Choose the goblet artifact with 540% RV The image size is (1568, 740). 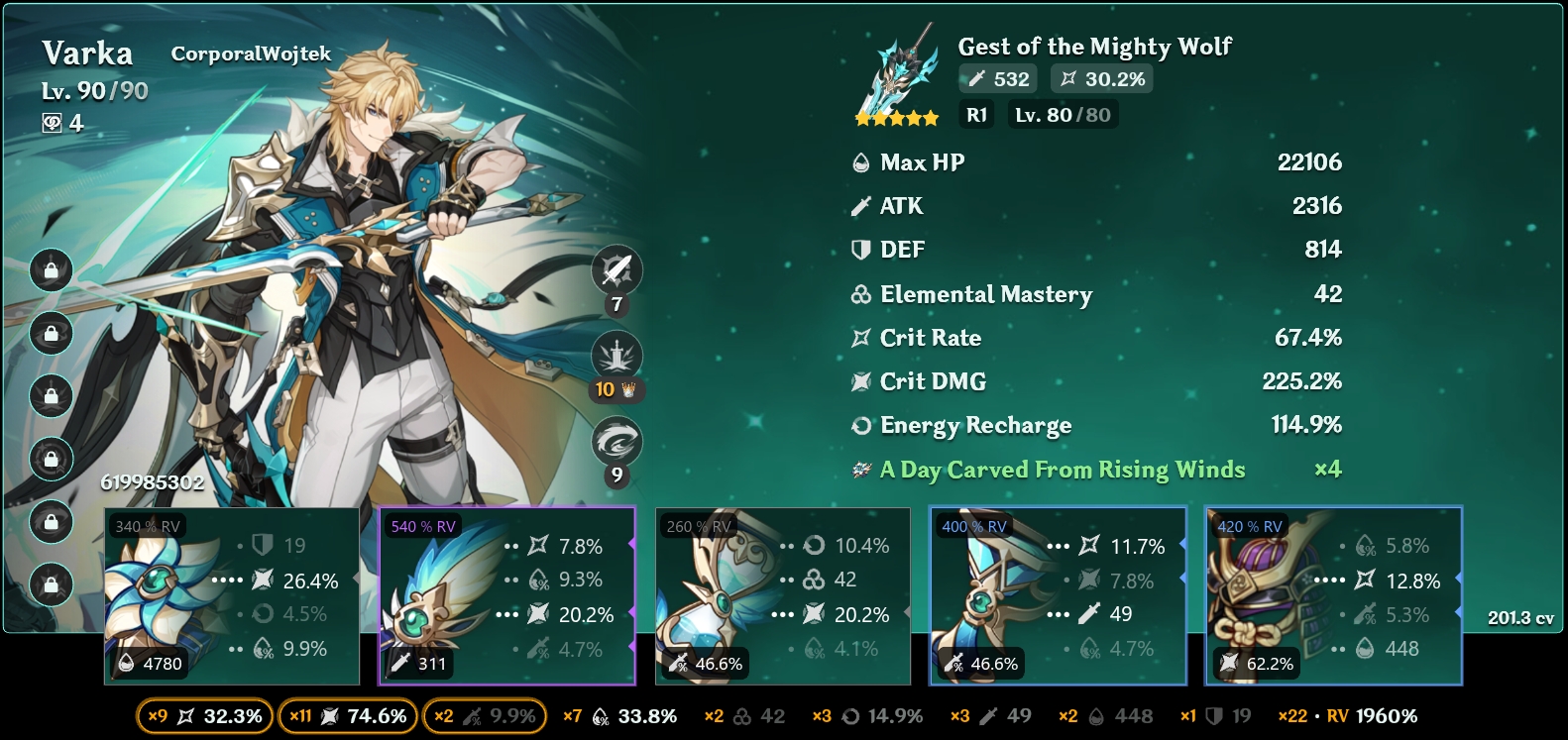click(x=1058, y=595)
